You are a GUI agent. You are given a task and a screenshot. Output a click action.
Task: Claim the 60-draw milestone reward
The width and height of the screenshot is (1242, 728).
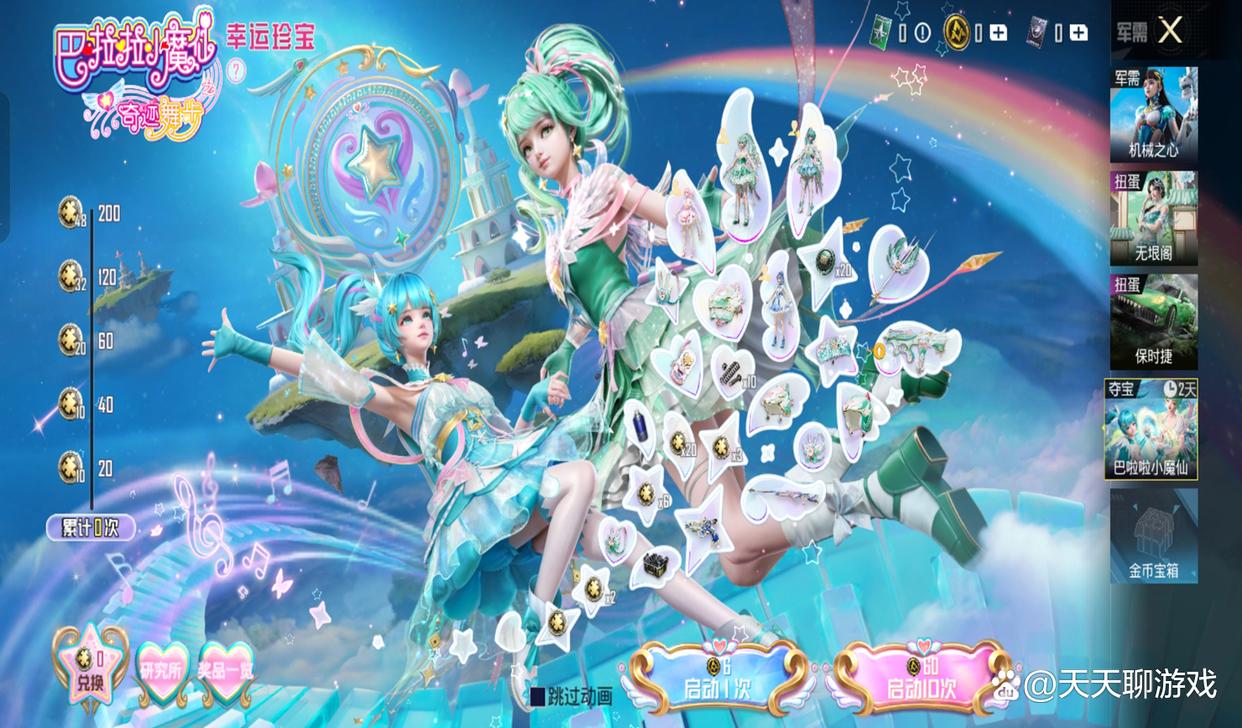click(x=70, y=340)
